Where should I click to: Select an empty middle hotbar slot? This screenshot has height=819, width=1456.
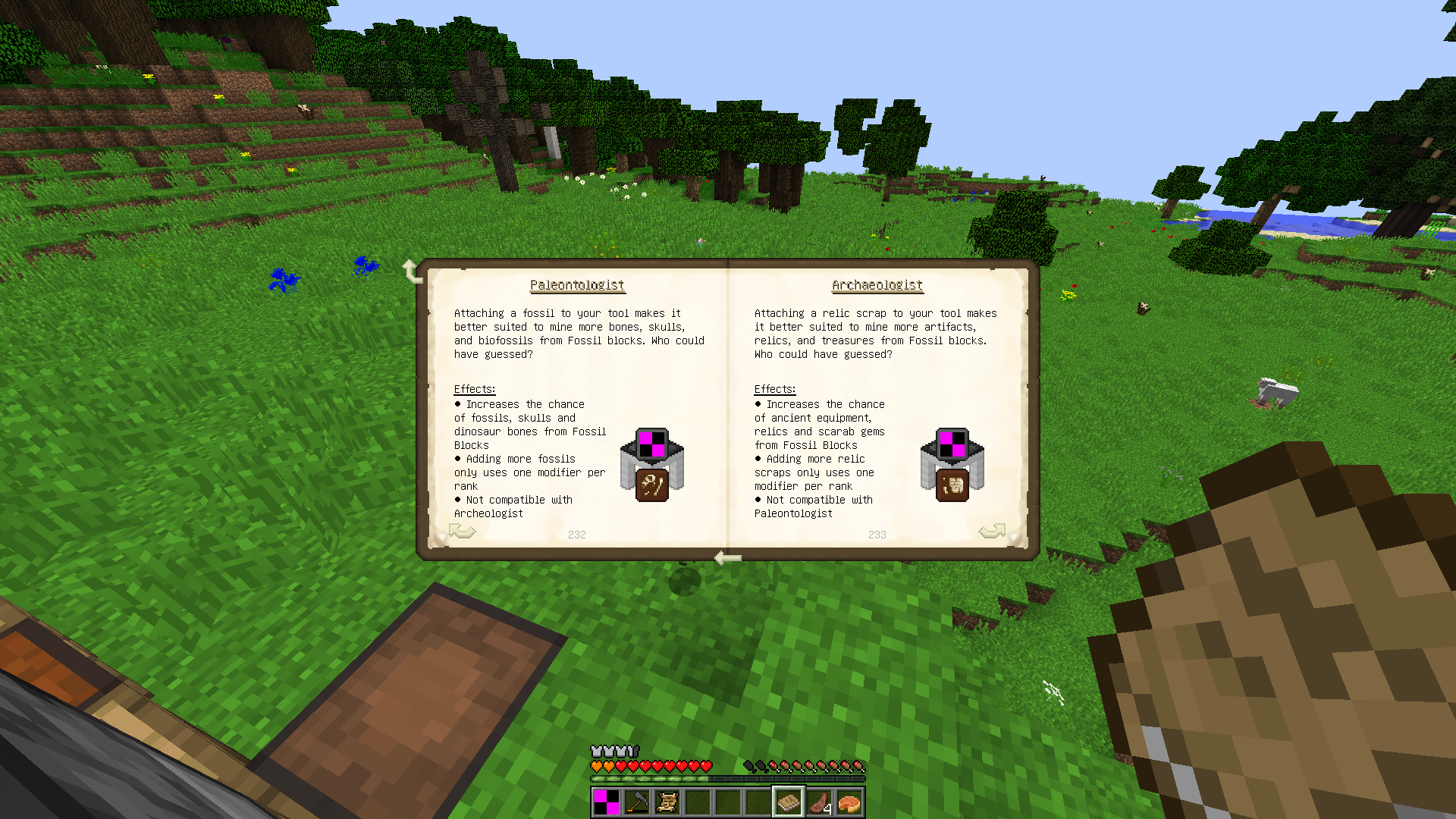[728, 802]
